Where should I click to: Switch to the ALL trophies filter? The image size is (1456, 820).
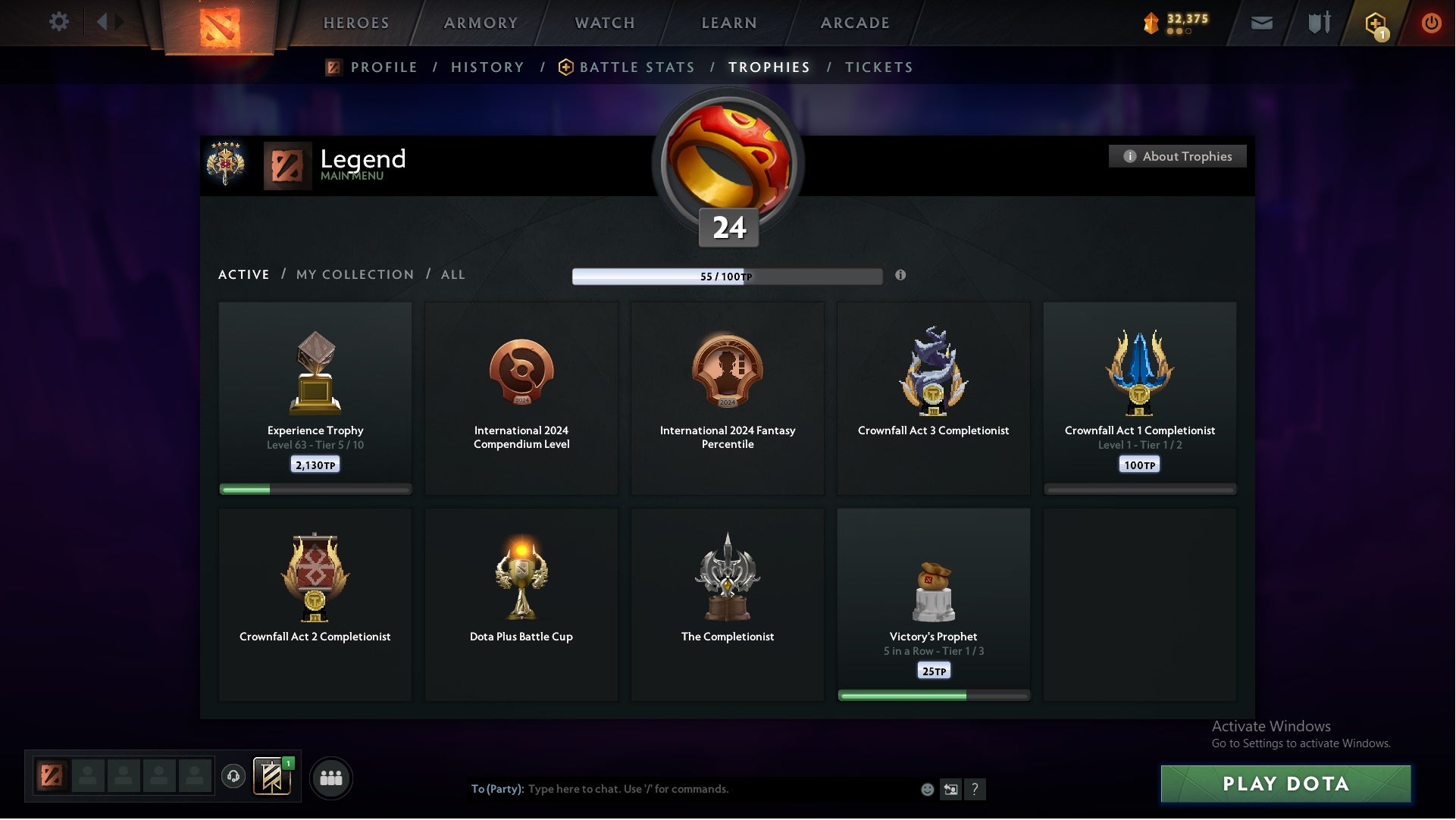(x=452, y=274)
